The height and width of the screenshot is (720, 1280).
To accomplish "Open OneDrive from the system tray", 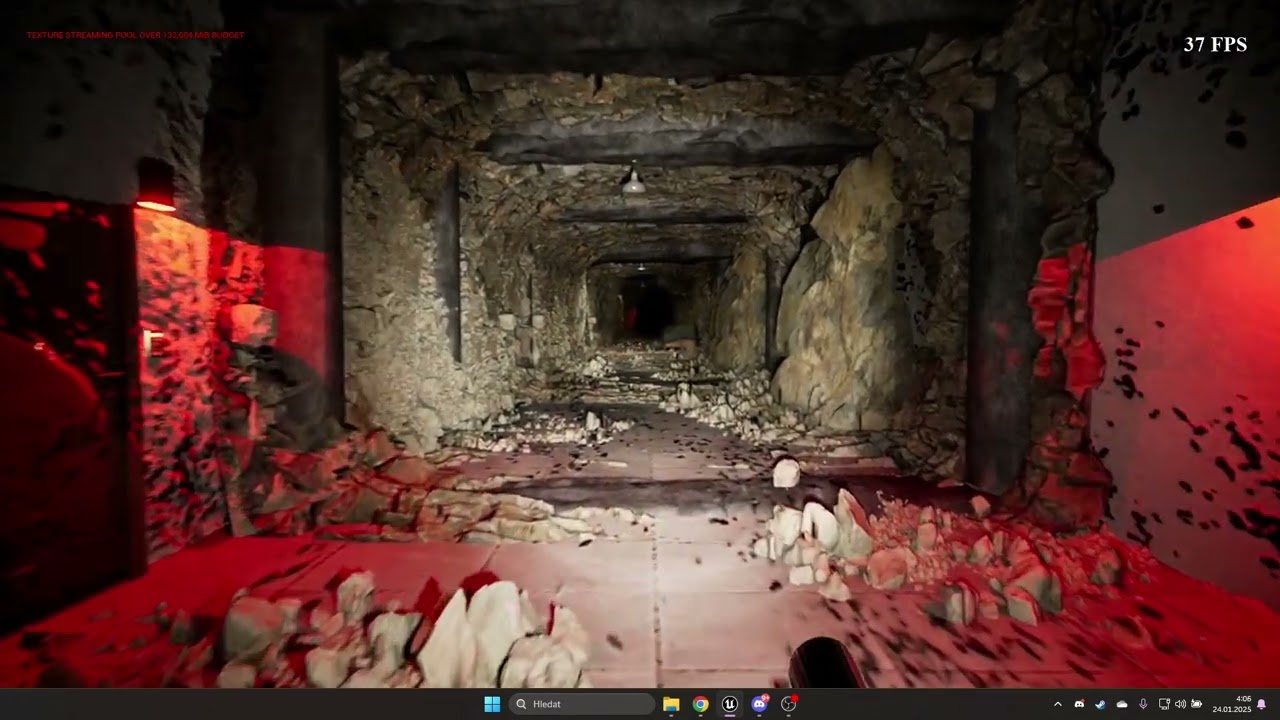I will tap(1122, 704).
